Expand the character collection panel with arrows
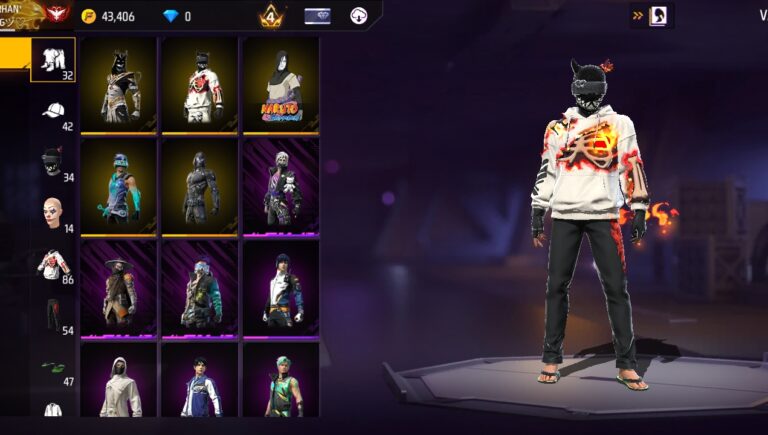The height and width of the screenshot is (435, 768). pyautogui.click(x=652, y=15)
